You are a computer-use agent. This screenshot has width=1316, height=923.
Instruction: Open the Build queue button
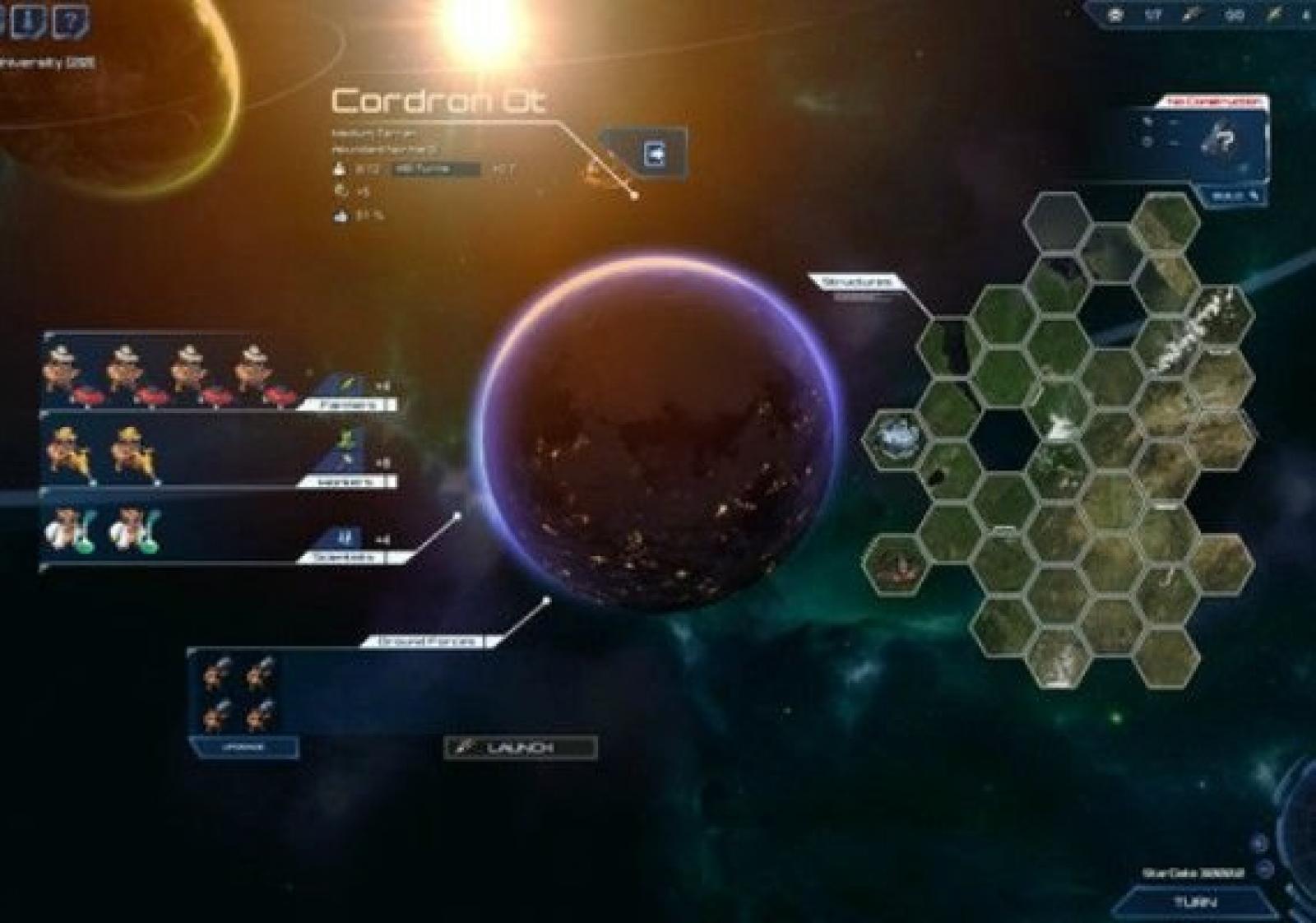[x=1235, y=196]
